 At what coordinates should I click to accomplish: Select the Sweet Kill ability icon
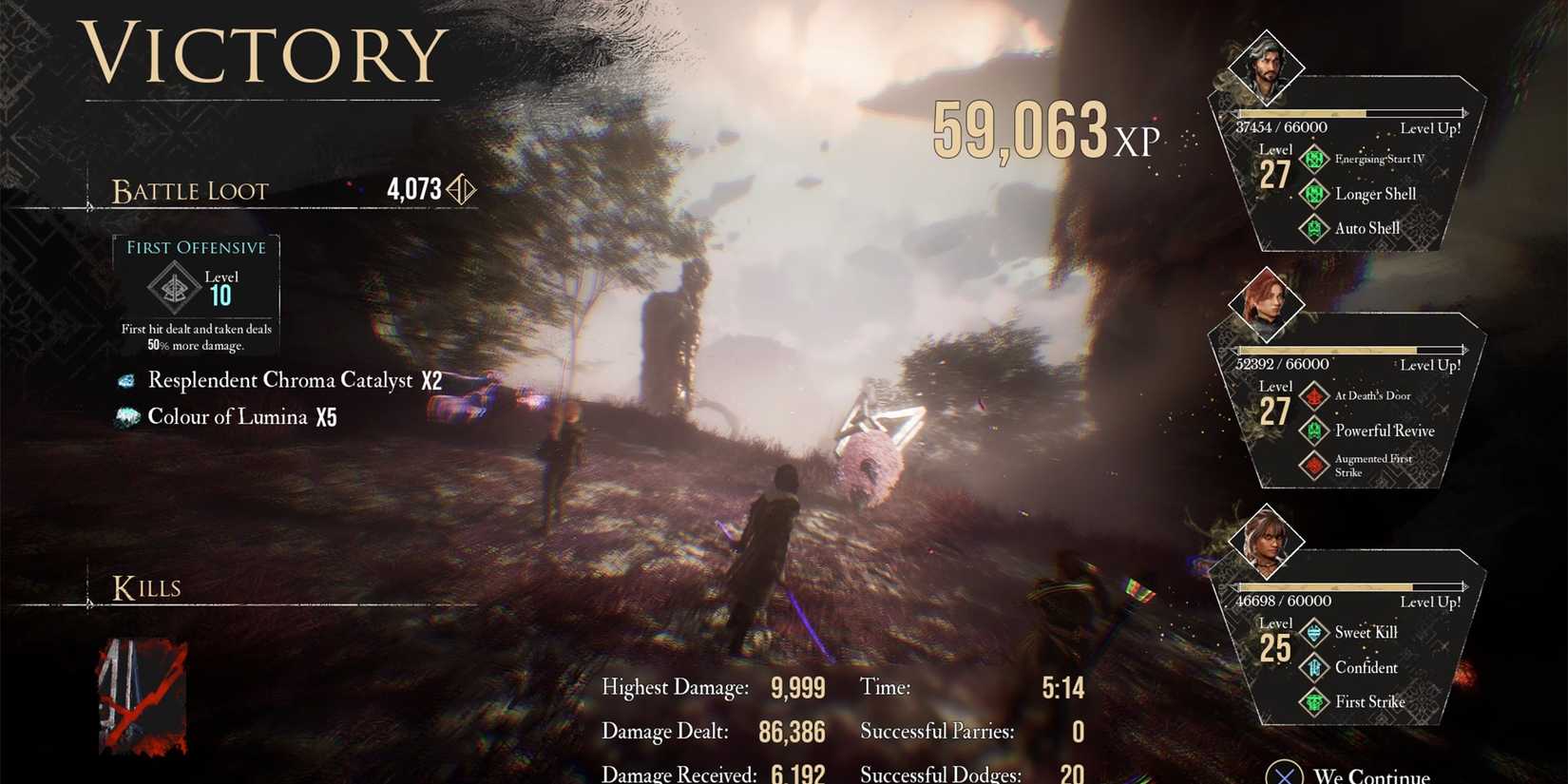click(1314, 633)
